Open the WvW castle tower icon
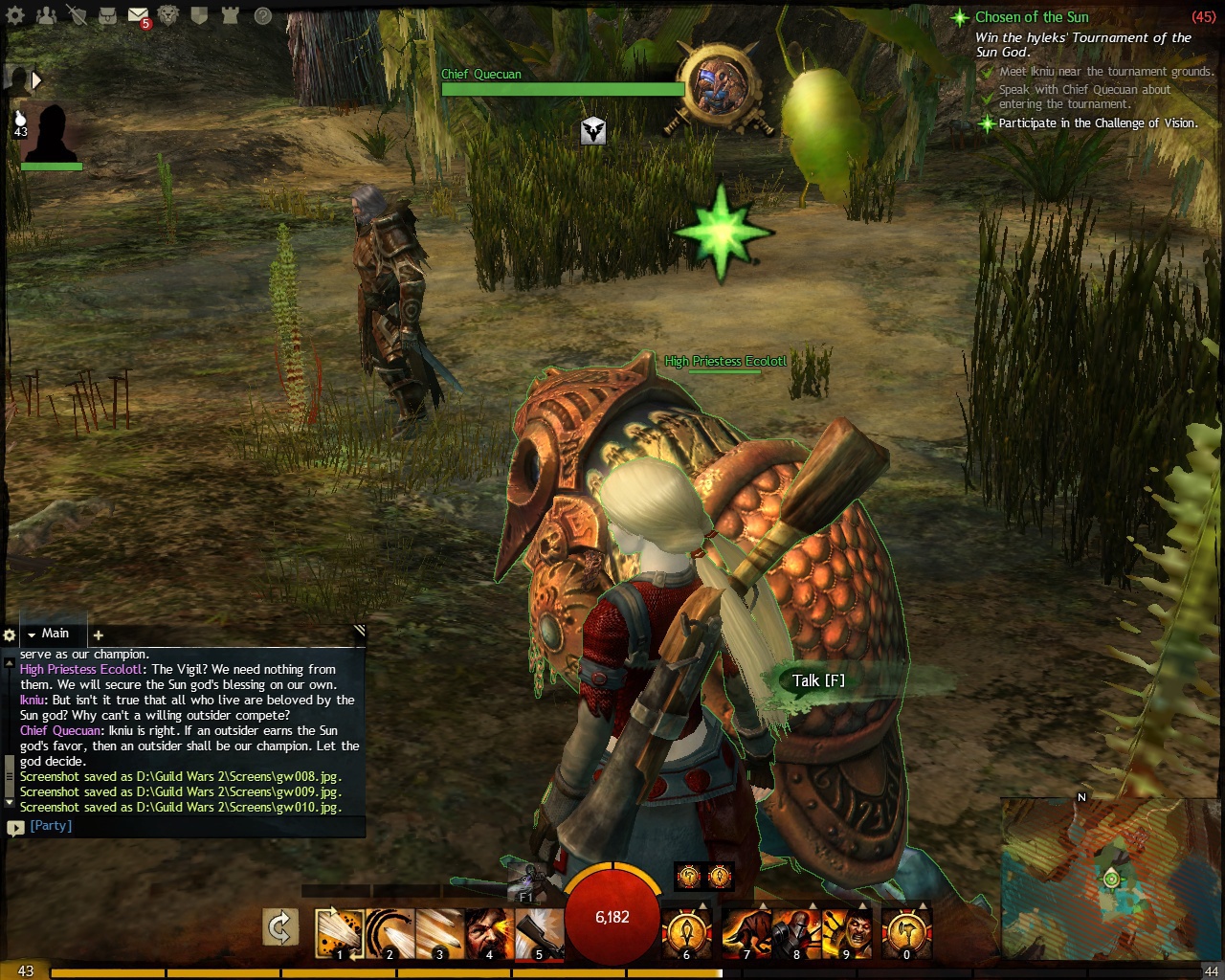This screenshot has width=1225, height=980. click(231, 15)
